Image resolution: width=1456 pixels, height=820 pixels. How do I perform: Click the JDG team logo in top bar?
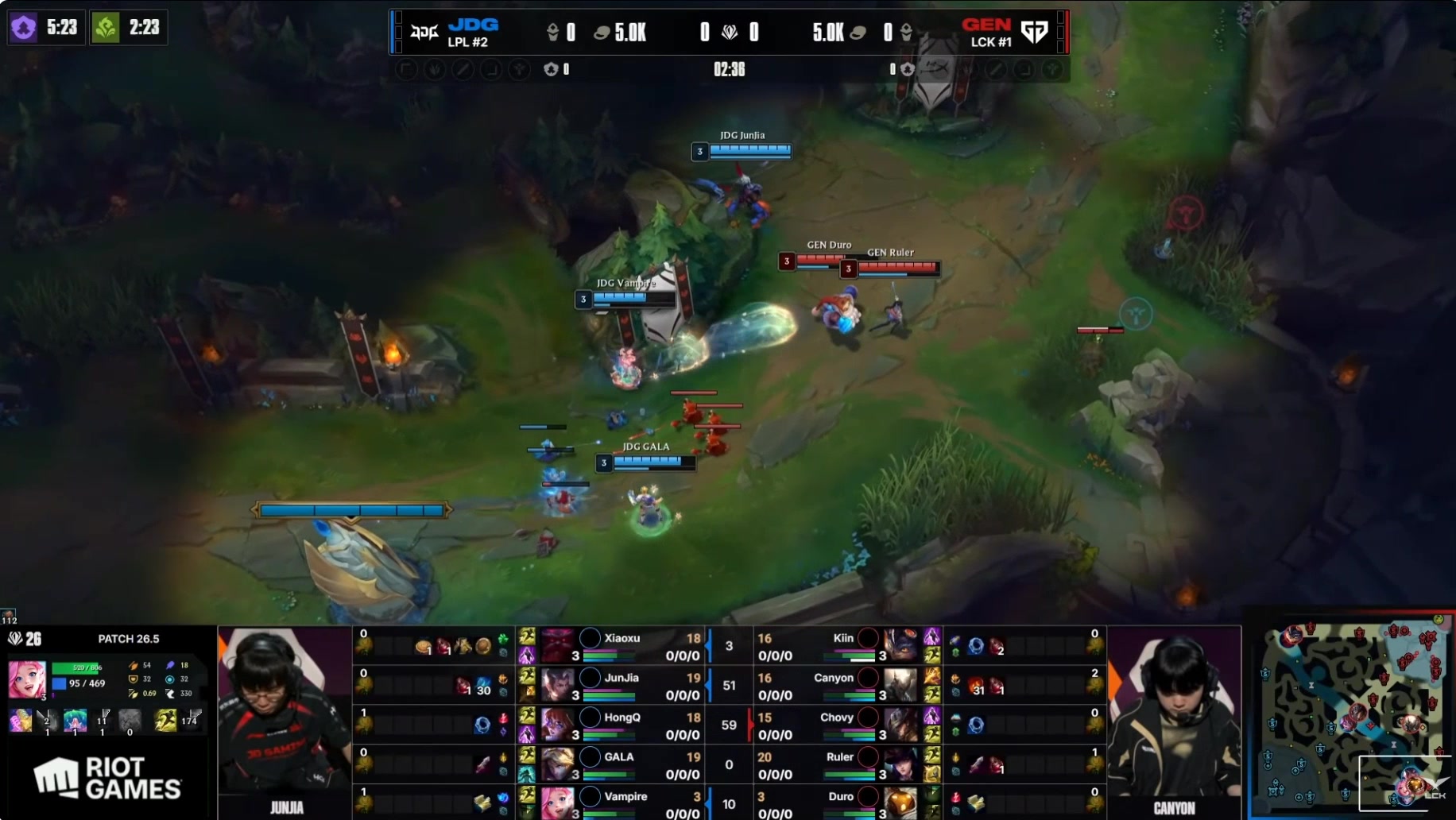point(424,32)
